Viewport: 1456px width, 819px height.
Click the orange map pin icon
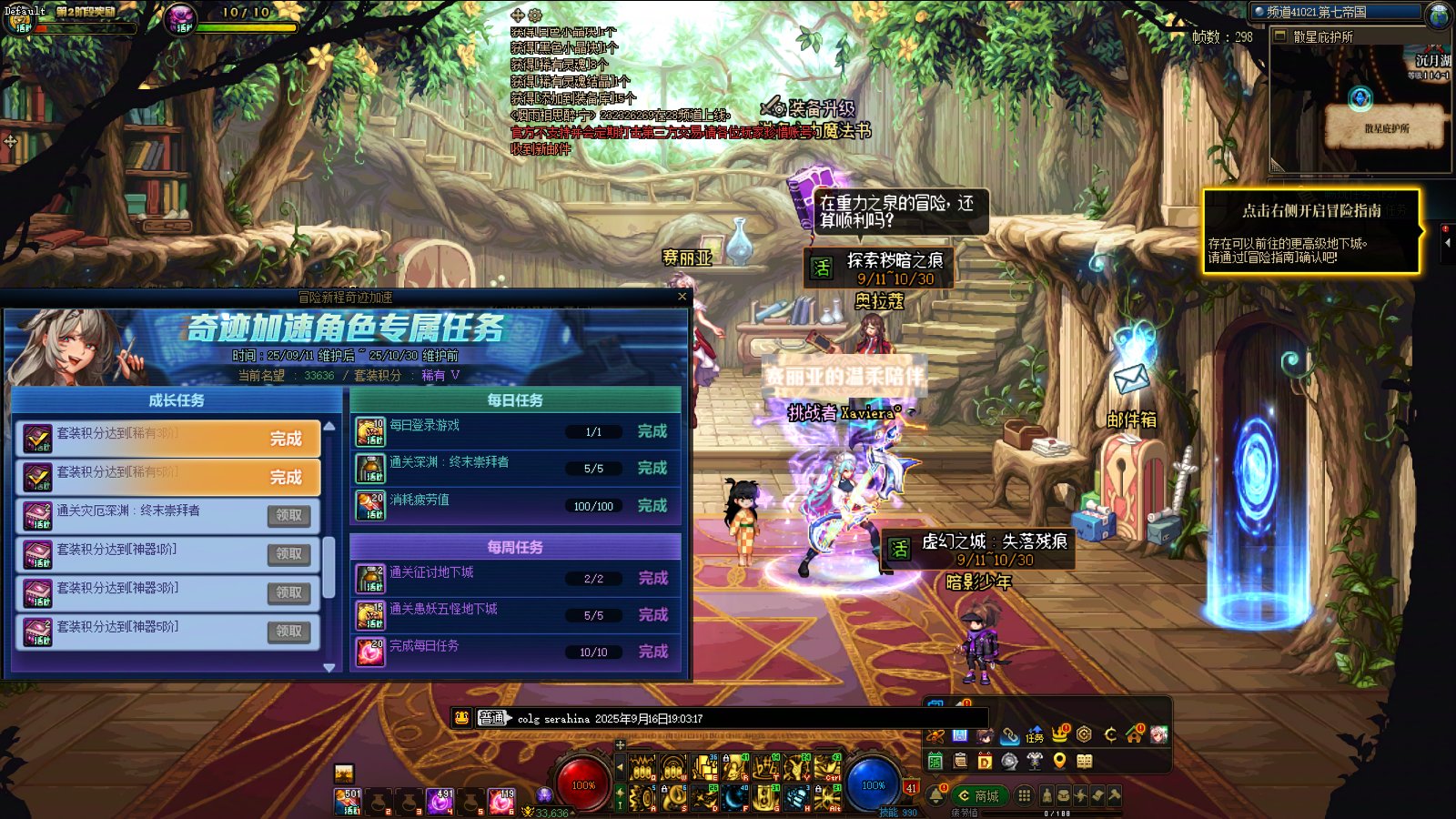click(1059, 762)
